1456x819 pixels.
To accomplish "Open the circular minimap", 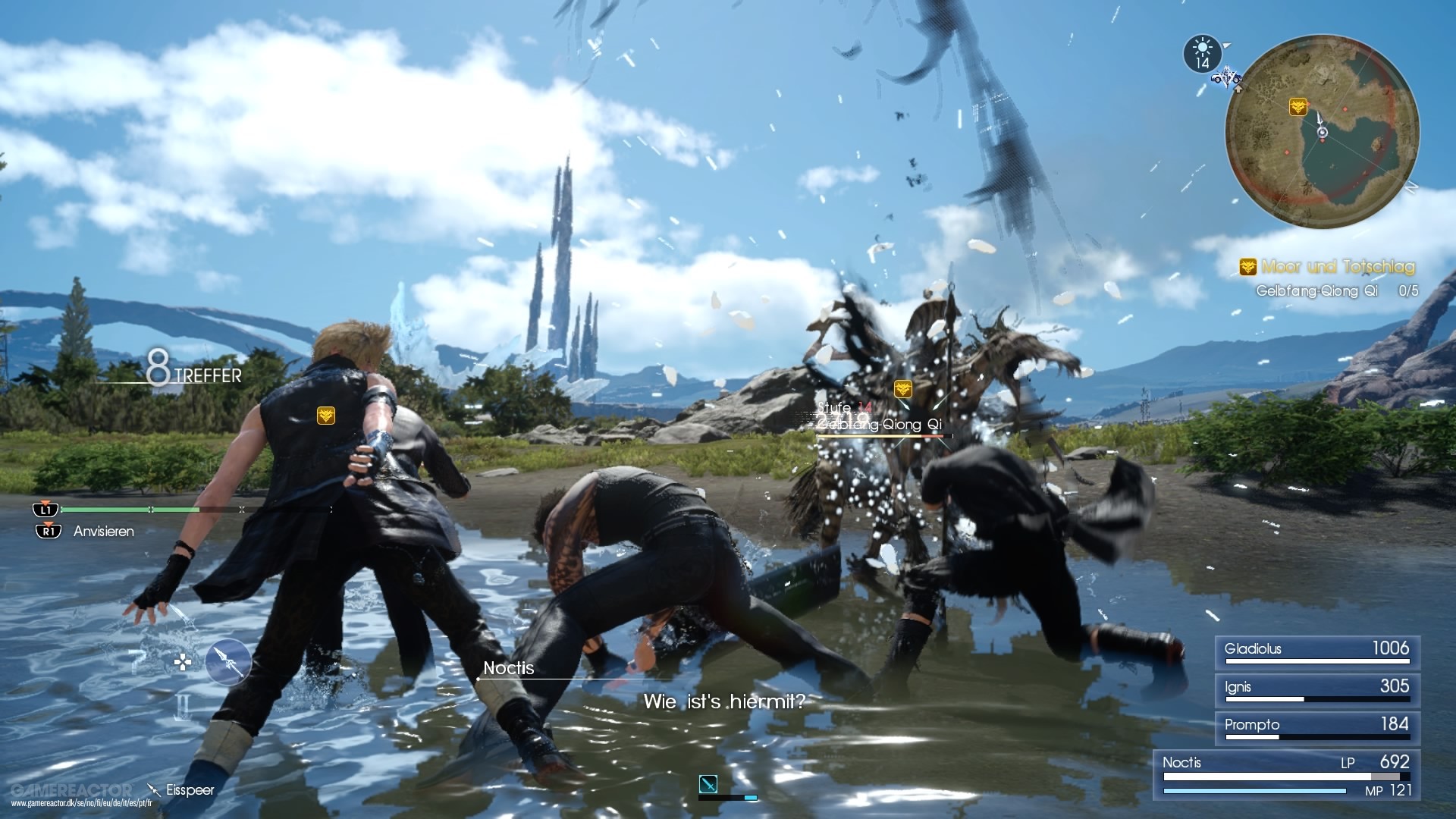I will pyautogui.click(x=1322, y=132).
